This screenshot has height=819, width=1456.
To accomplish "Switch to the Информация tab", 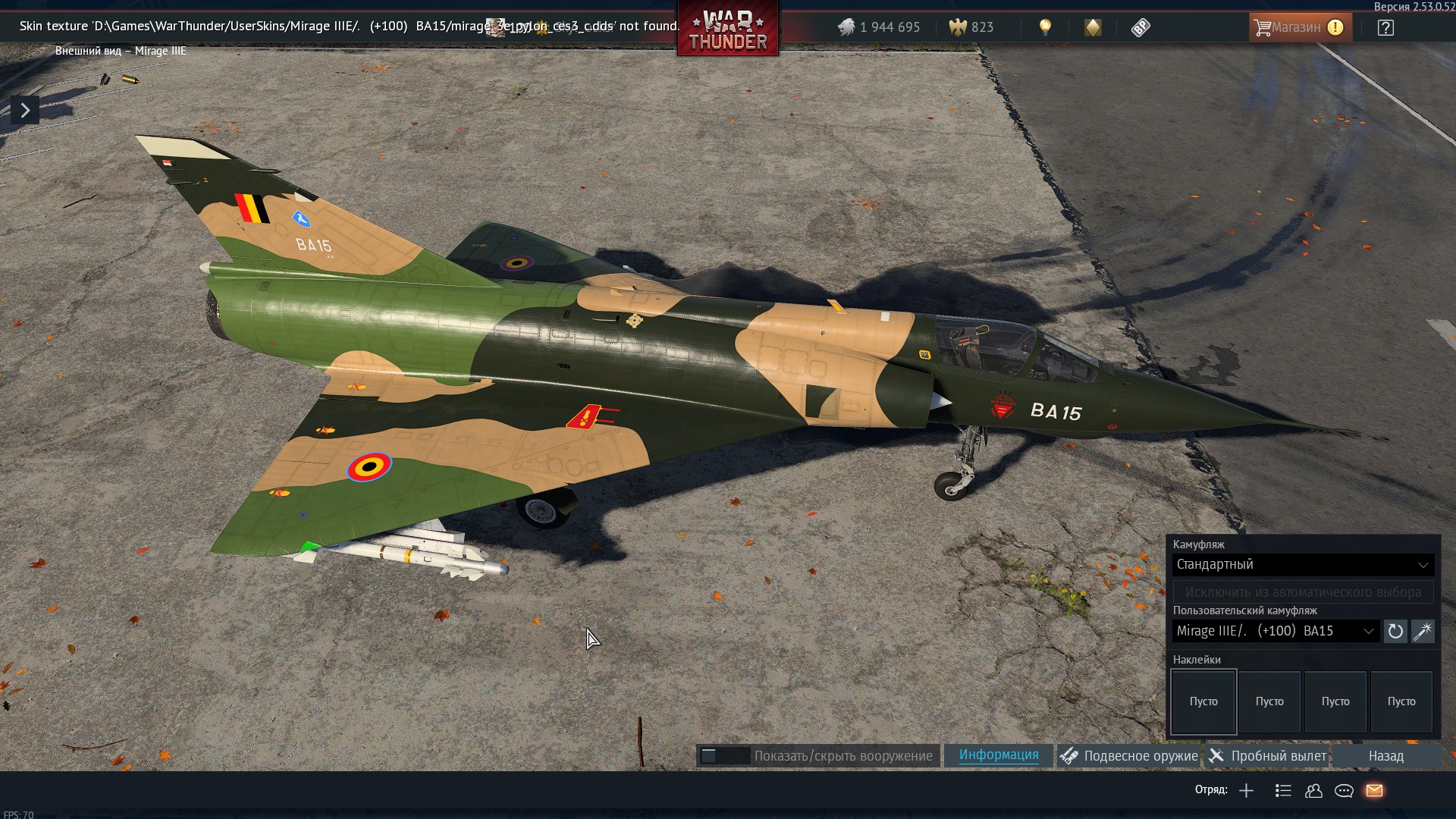I will [999, 755].
